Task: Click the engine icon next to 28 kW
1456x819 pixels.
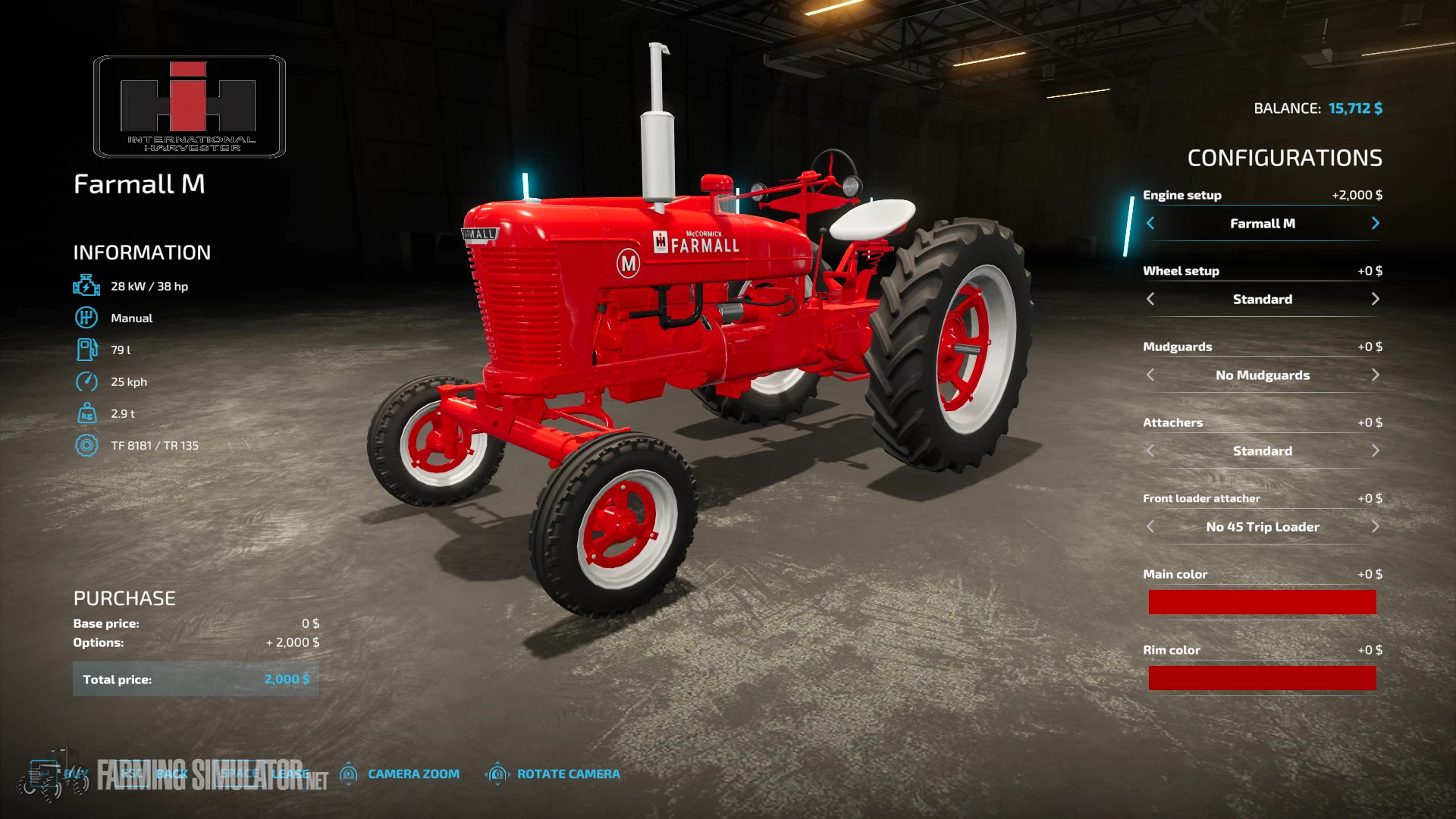Action: click(88, 285)
